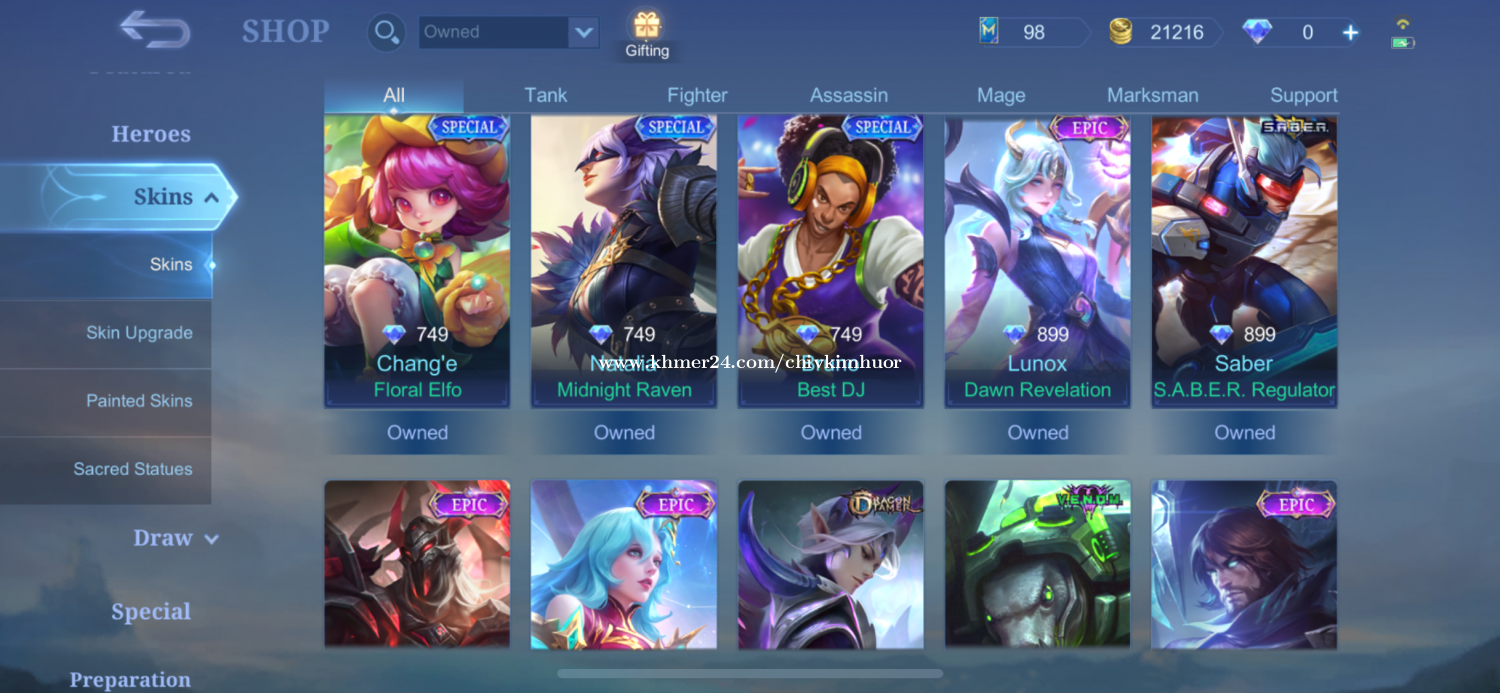Switch to the Tank tab
Image resolution: width=1500 pixels, height=693 pixels.
(545, 95)
